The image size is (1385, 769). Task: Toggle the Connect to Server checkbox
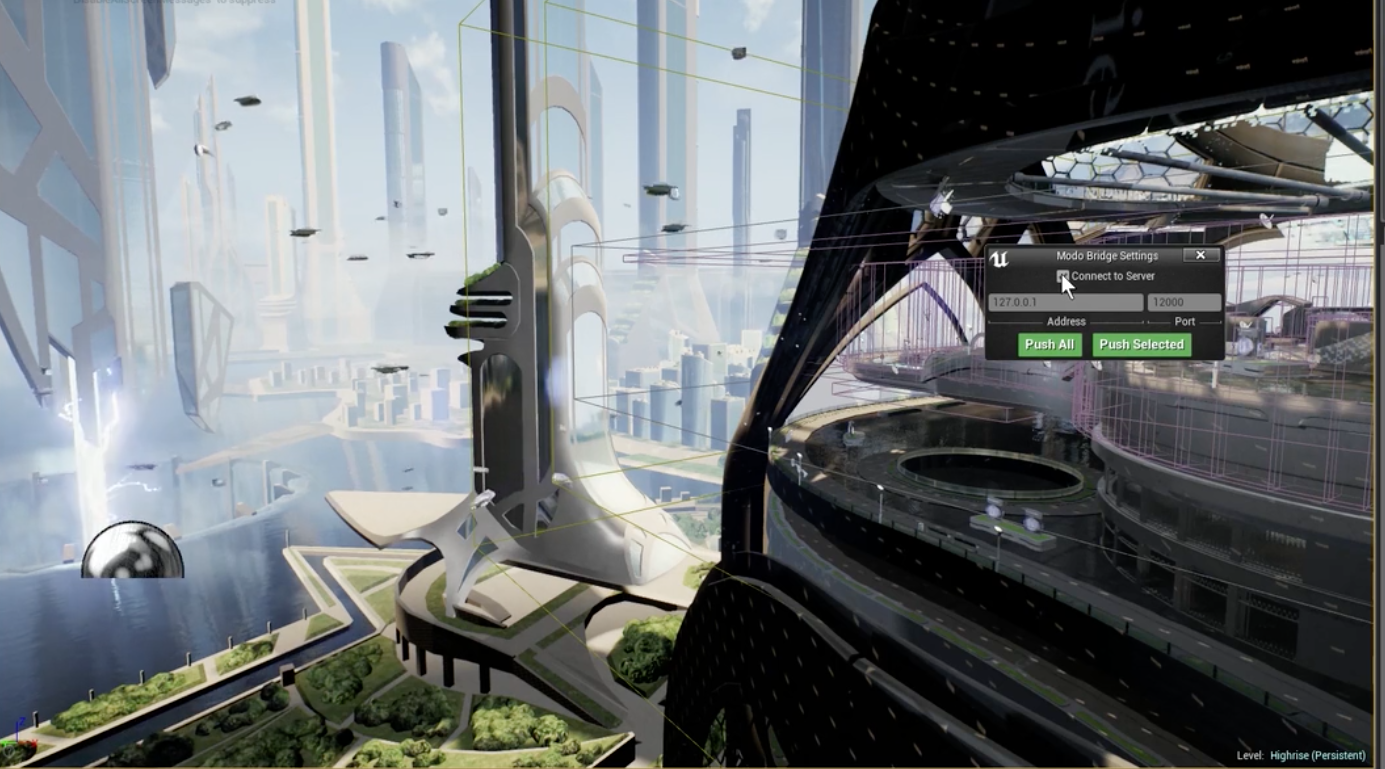click(x=1063, y=276)
